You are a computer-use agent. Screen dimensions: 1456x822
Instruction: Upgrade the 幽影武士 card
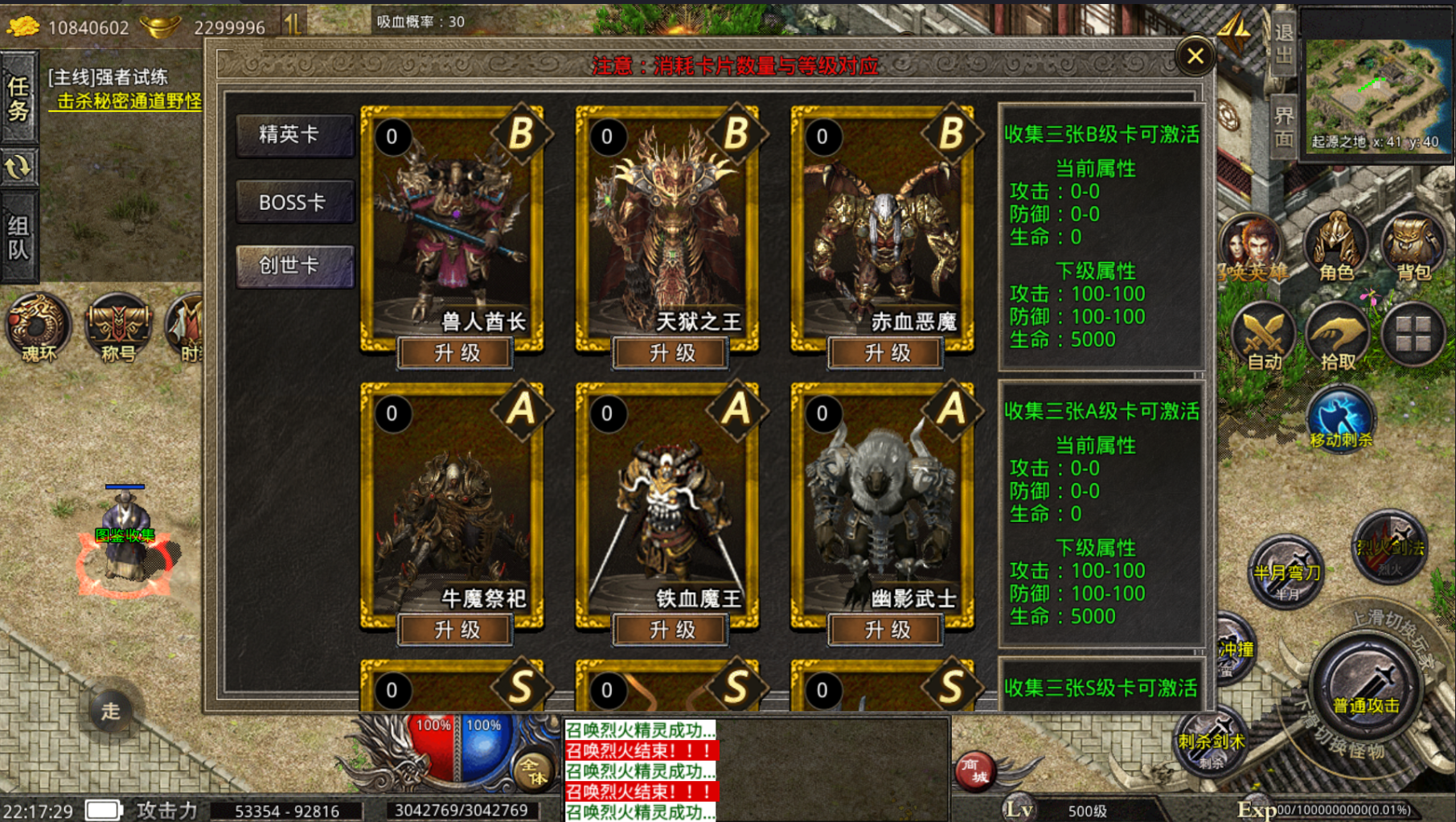point(886,630)
